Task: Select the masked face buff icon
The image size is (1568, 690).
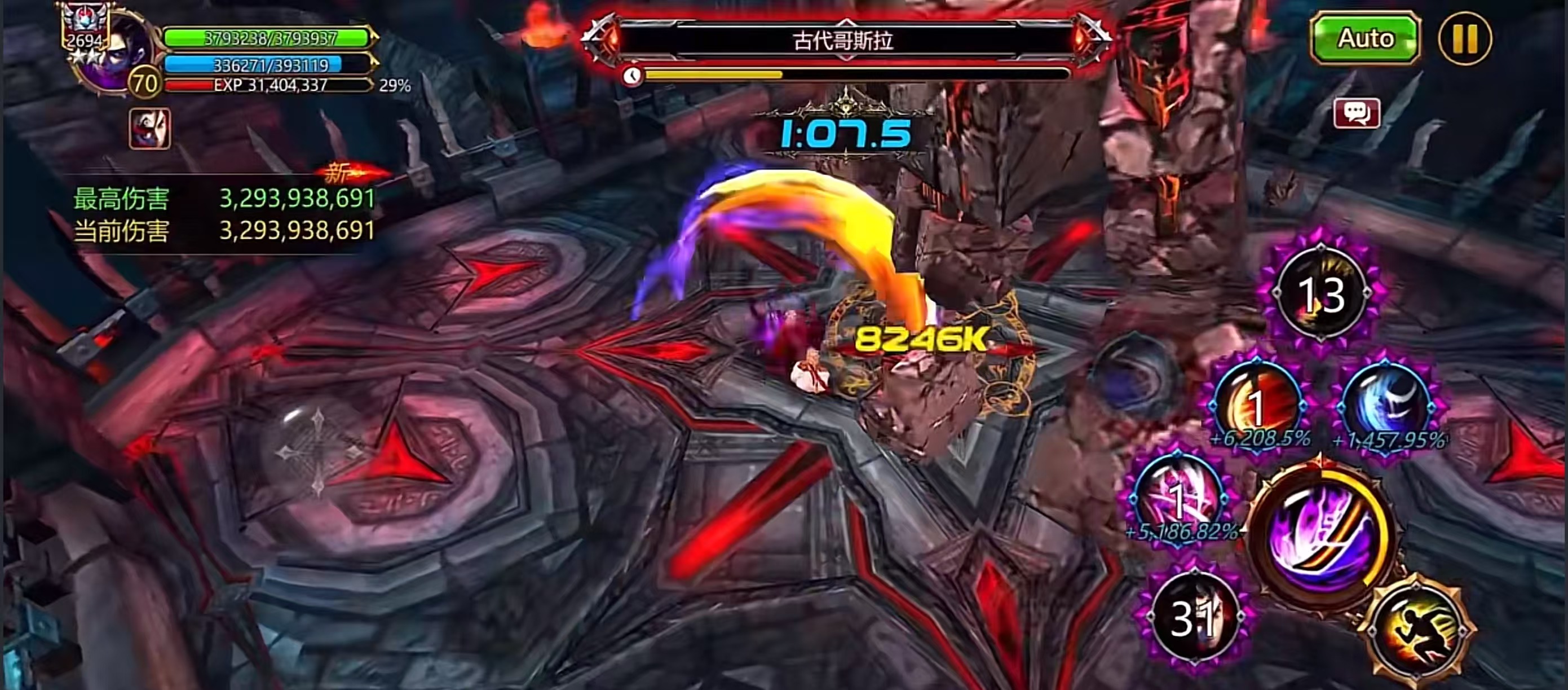Action: (149, 129)
